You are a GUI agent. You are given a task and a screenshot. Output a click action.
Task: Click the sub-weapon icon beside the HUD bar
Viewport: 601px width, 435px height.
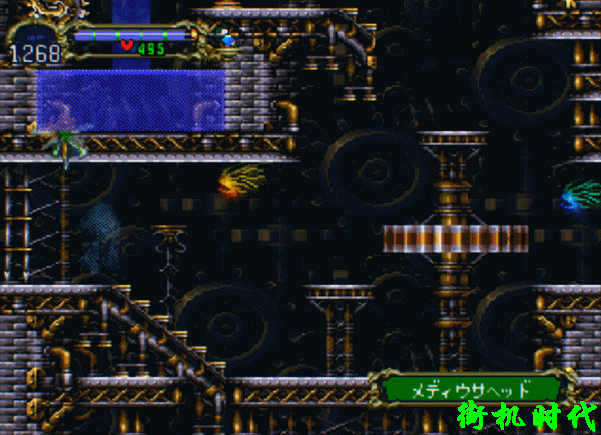pyautogui.click(x=229, y=40)
